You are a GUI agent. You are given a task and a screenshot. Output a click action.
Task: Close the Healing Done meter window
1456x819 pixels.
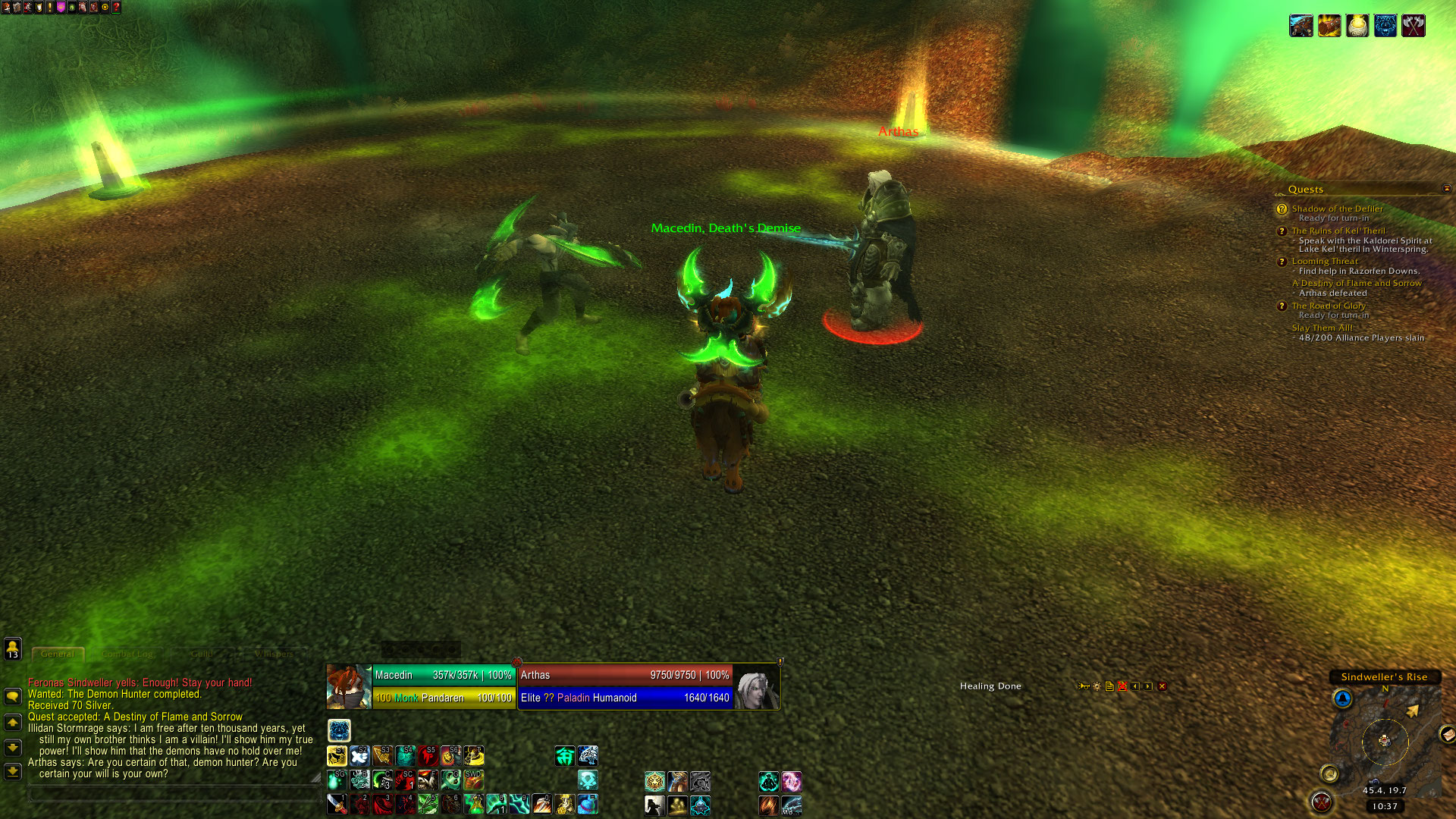(1162, 686)
